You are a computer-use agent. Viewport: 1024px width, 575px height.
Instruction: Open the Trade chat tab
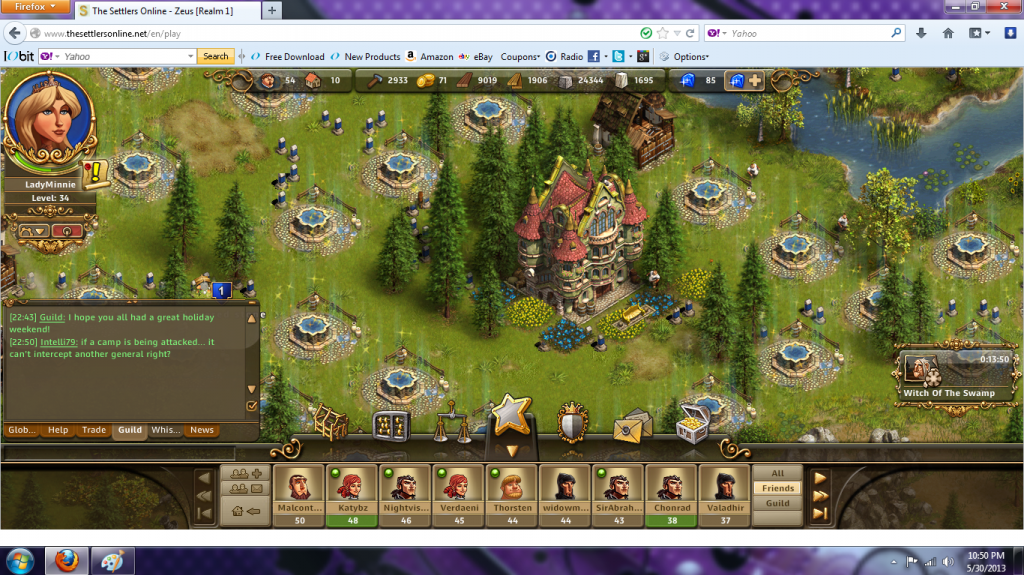pyautogui.click(x=94, y=430)
